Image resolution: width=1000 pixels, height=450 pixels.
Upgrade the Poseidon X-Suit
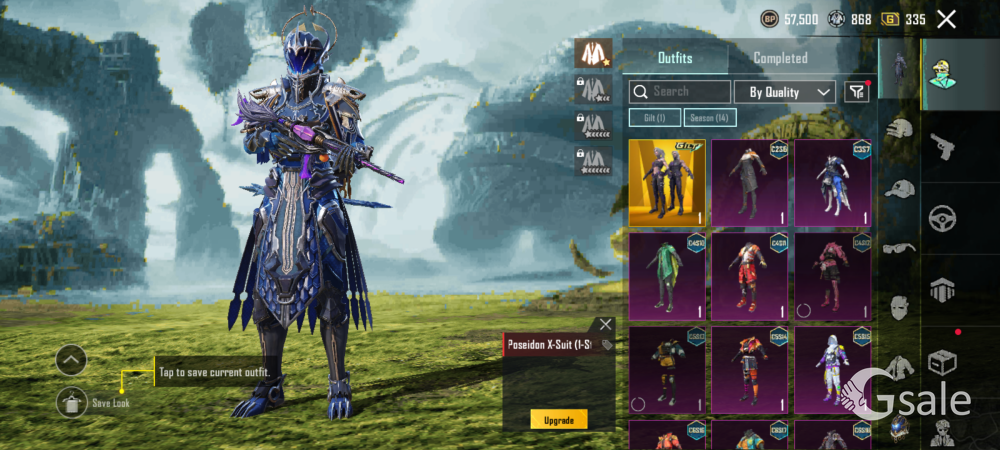pos(558,420)
